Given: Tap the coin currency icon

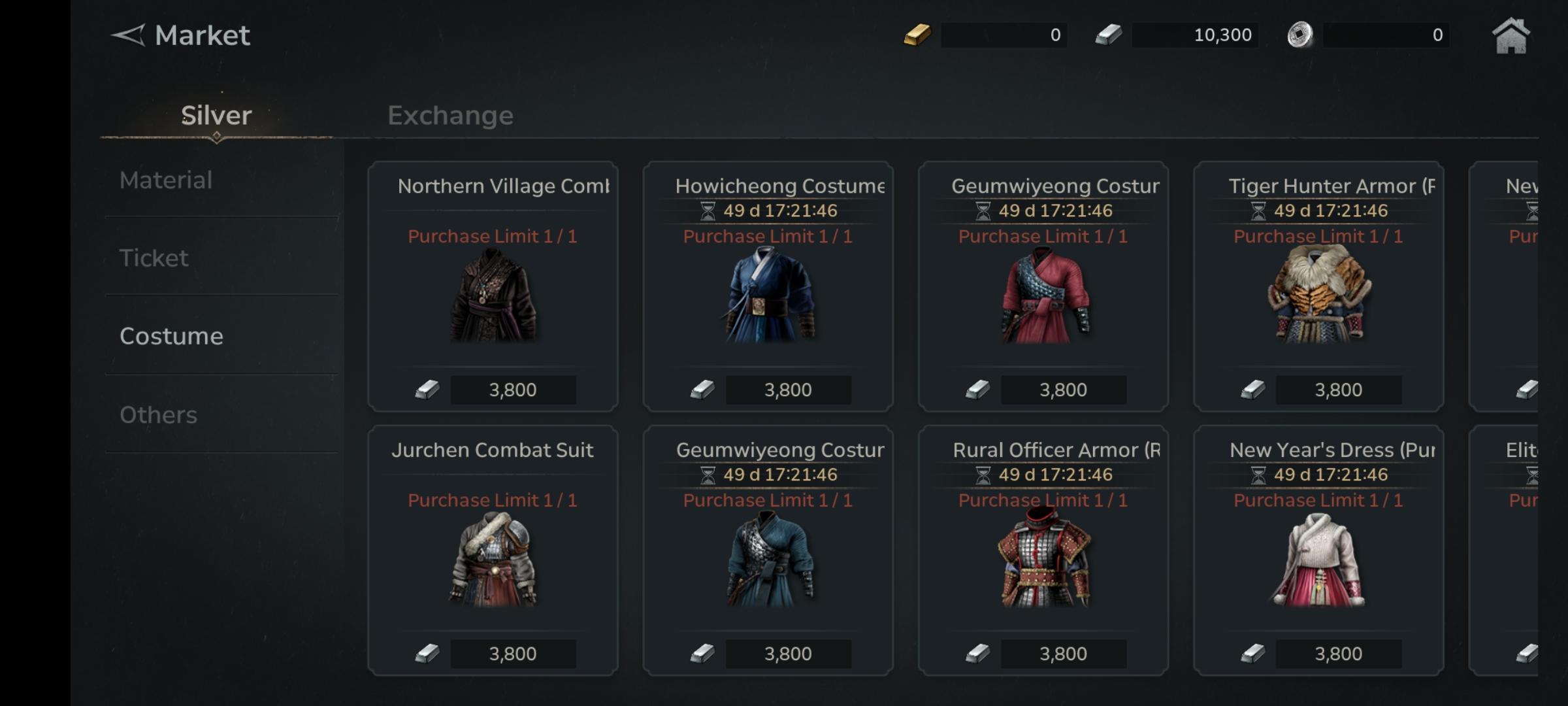Looking at the screenshot, I should [x=1299, y=35].
